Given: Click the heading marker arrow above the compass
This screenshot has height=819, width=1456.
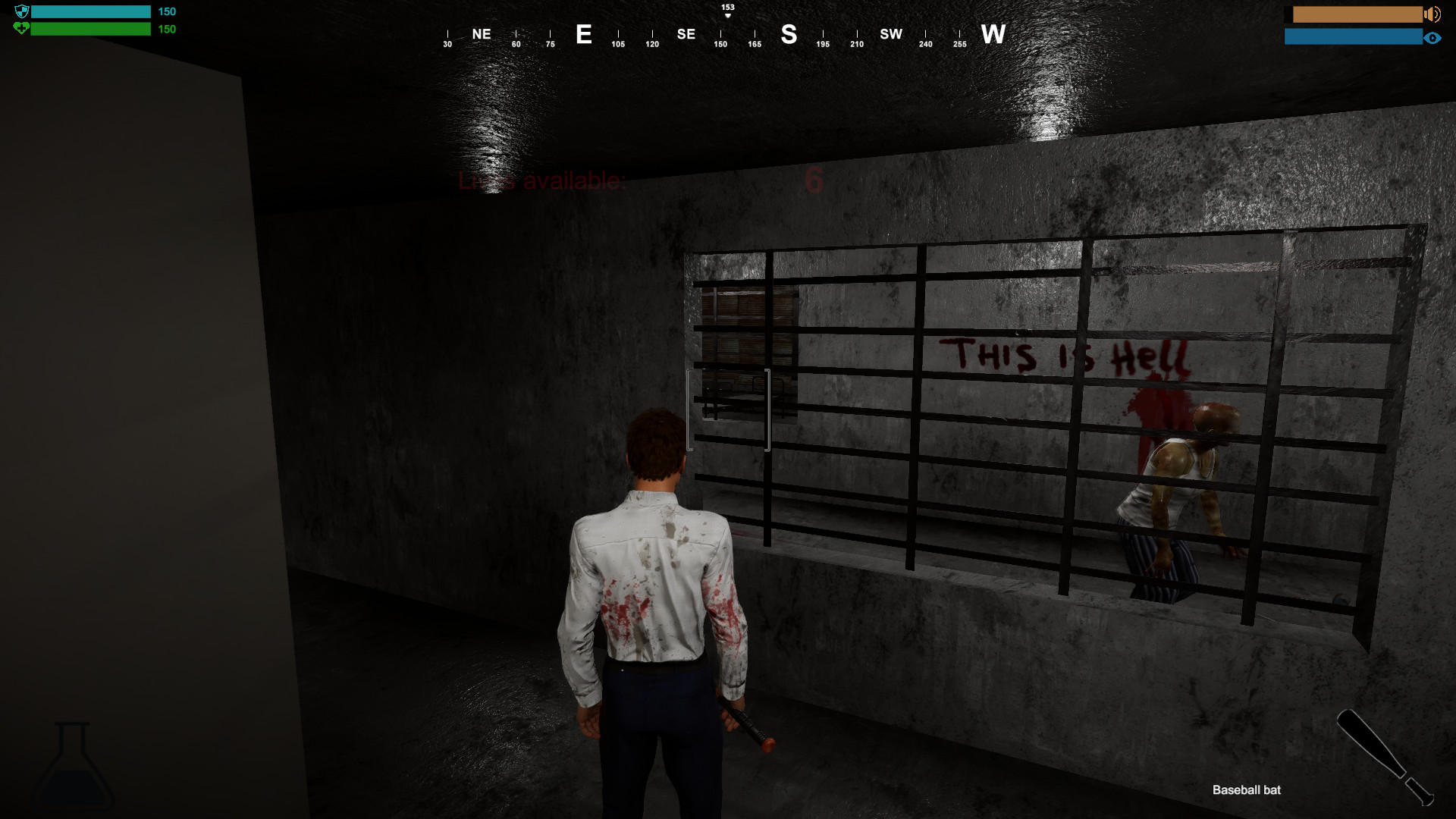Looking at the screenshot, I should [x=726, y=14].
